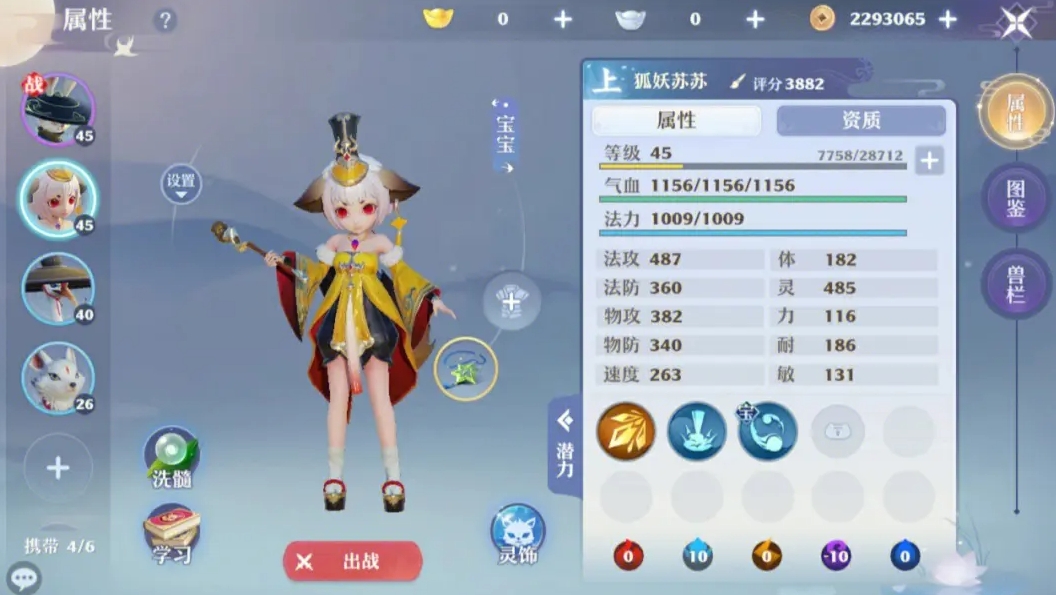This screenshot has height=595, width=1056.
Task: Tap the 出战 deploy button
Action: click(x=352, y=561)
